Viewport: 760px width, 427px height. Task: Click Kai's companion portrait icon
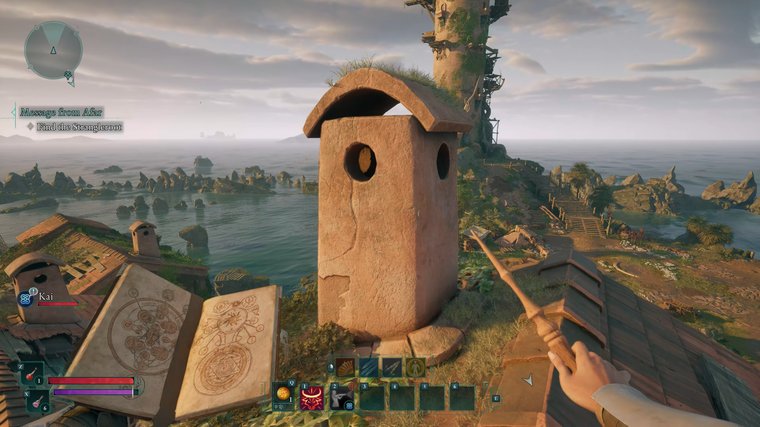tap(26, 298)
